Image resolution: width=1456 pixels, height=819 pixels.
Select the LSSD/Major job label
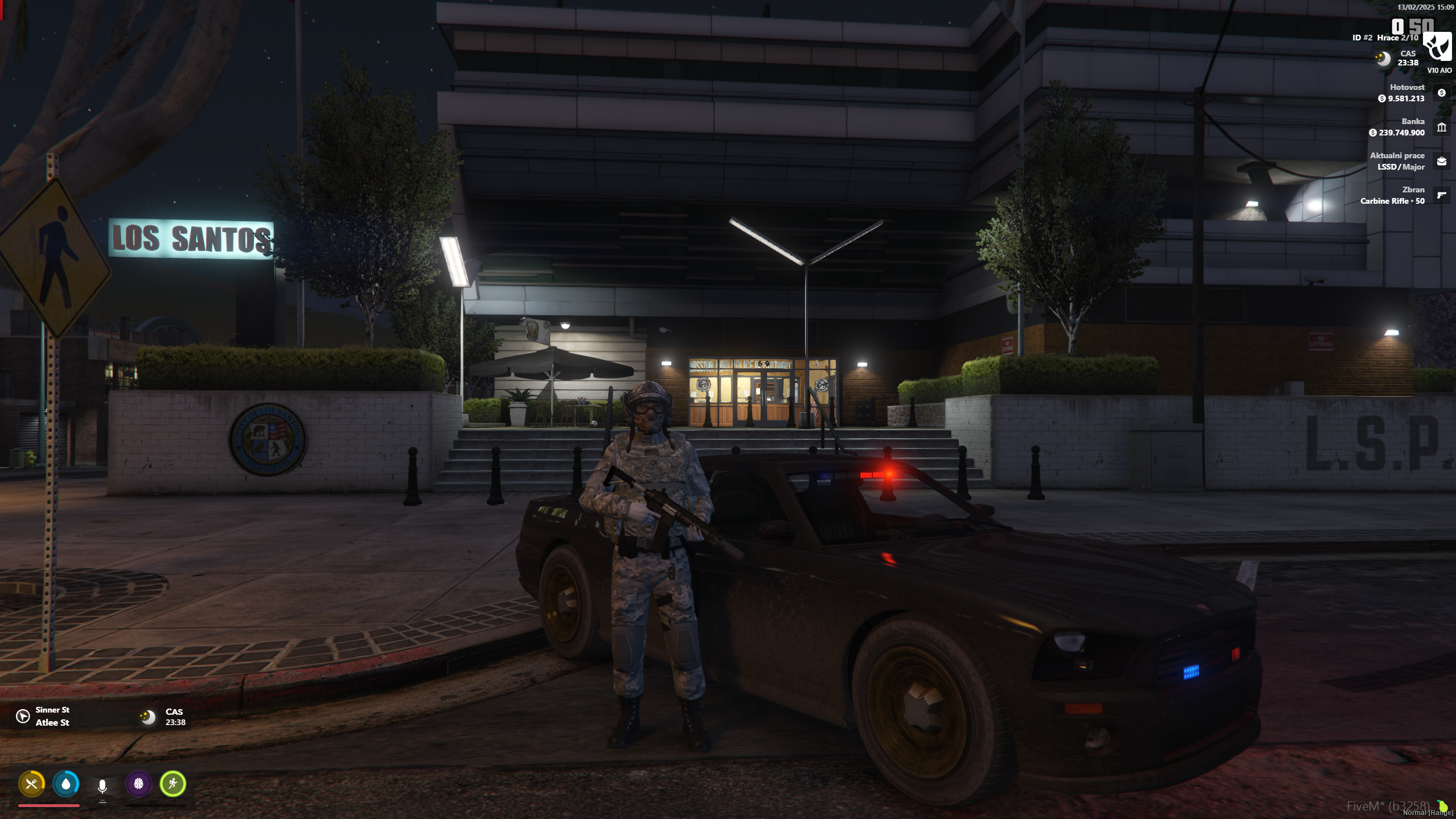click(1400, 167)
